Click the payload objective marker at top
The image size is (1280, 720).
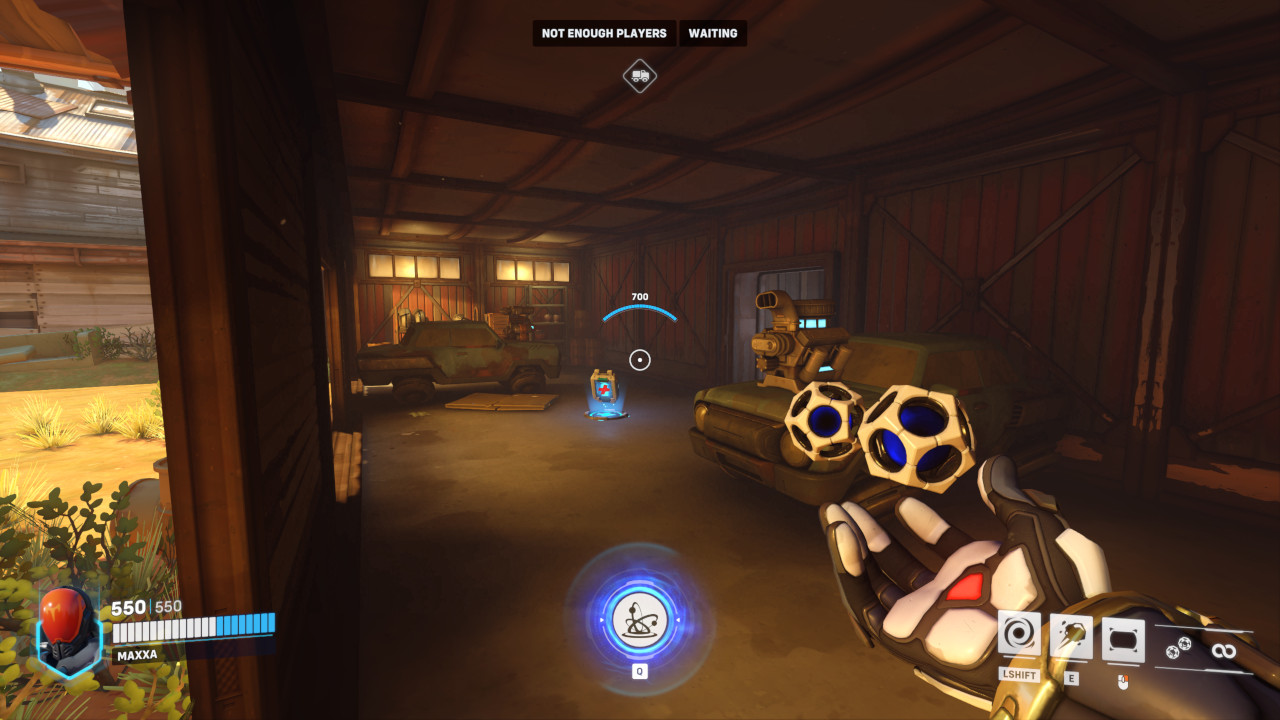(640, 76)
